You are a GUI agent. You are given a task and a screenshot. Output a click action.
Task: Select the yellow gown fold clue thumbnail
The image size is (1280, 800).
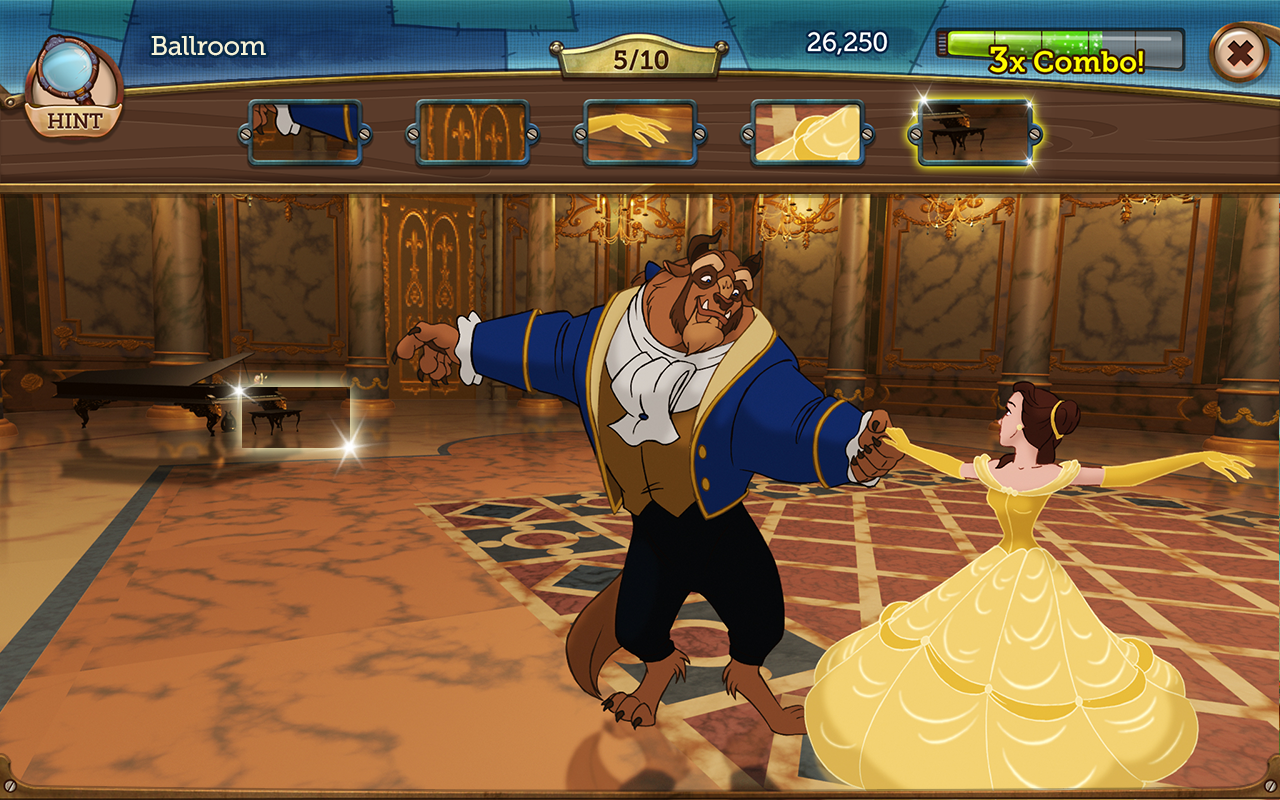(x=807, y=132)
